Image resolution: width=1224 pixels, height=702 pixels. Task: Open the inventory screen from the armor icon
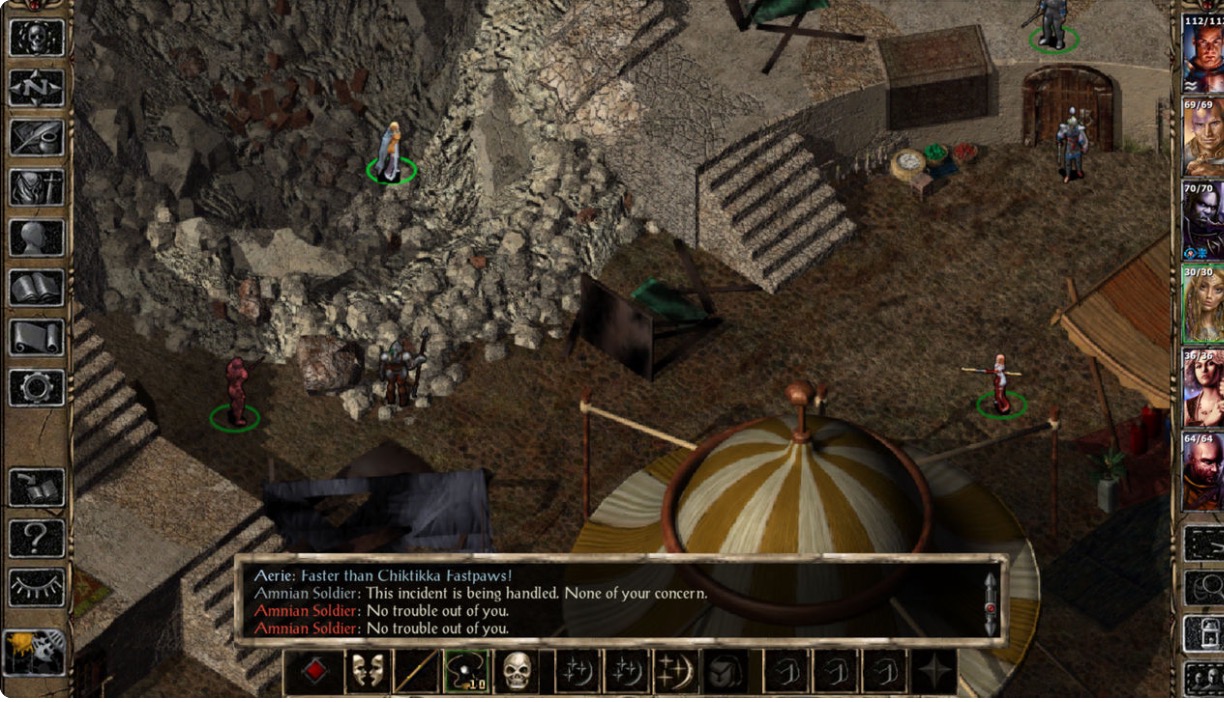pos(37,188)
